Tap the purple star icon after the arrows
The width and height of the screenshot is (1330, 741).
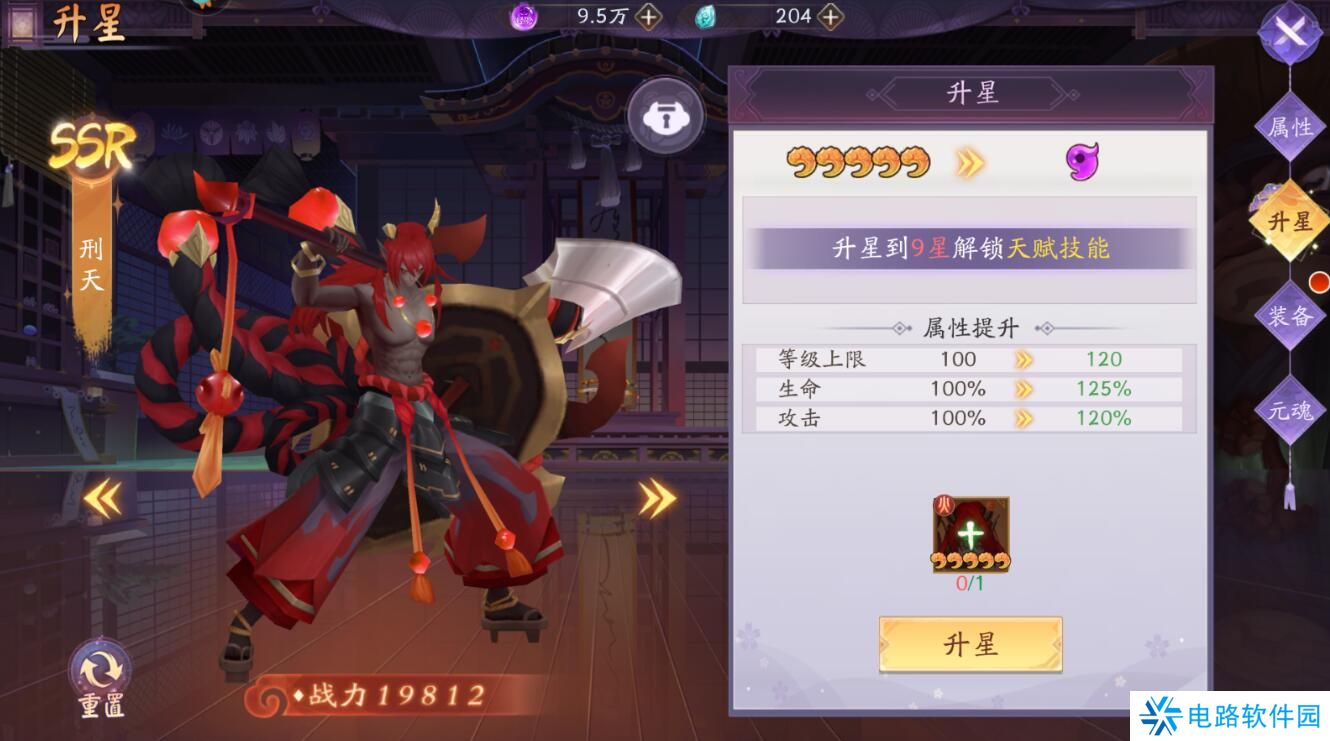coord(1082,161)
